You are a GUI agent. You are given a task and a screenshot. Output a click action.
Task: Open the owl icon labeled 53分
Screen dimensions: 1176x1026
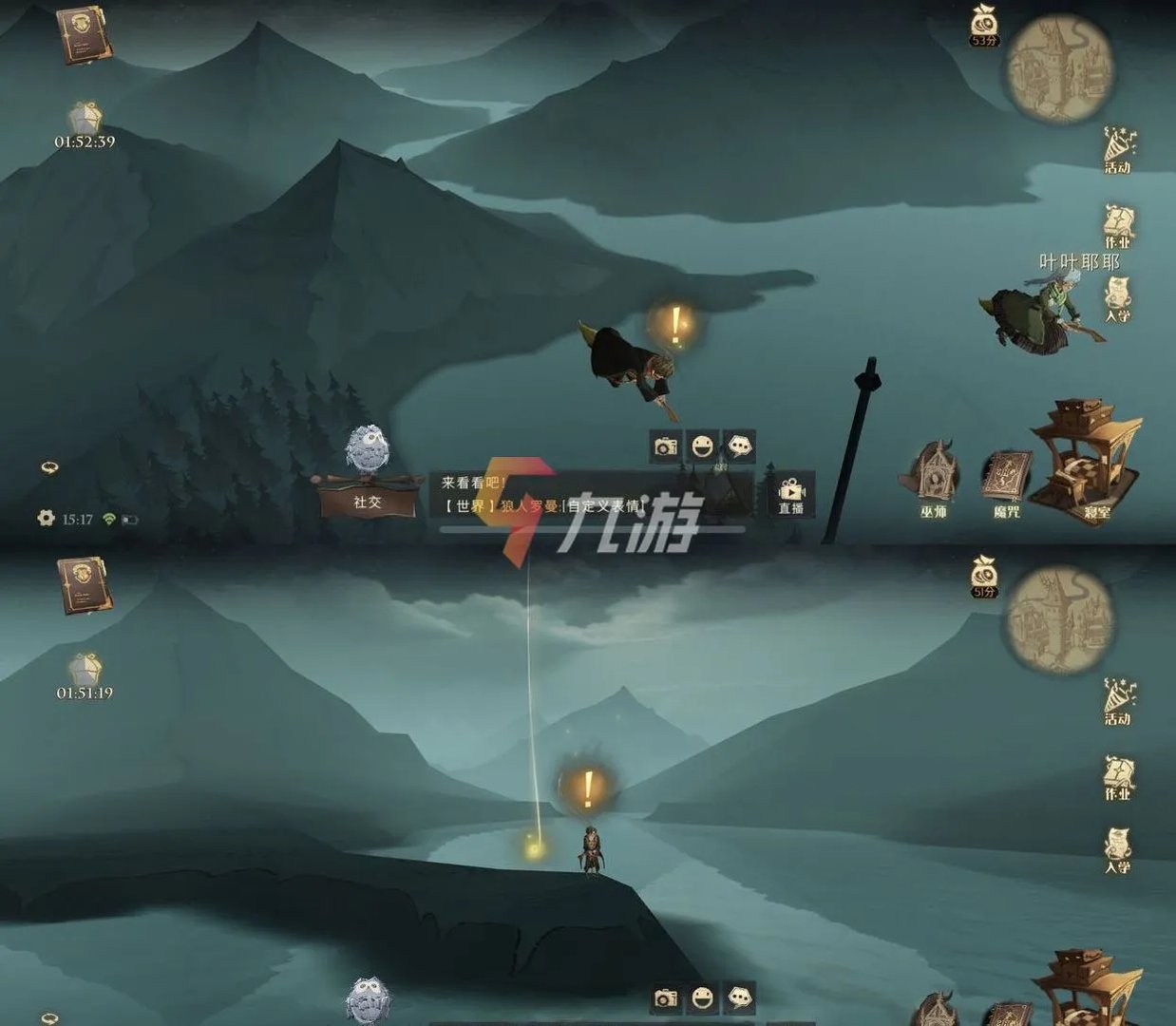point(984,26)
